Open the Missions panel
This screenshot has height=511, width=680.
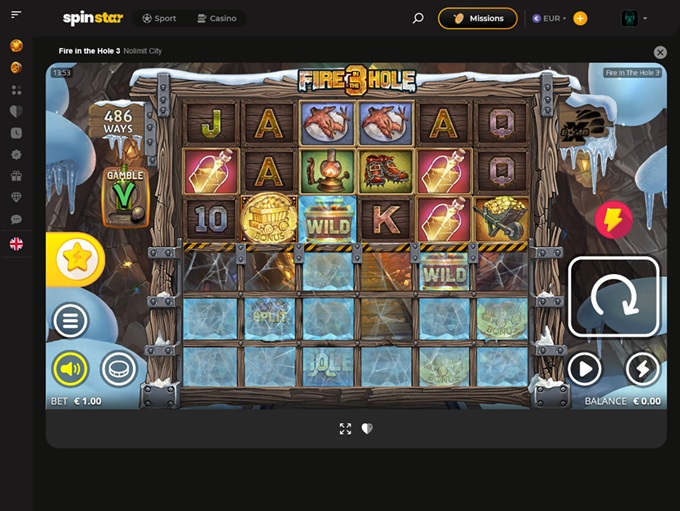[478, 18]
